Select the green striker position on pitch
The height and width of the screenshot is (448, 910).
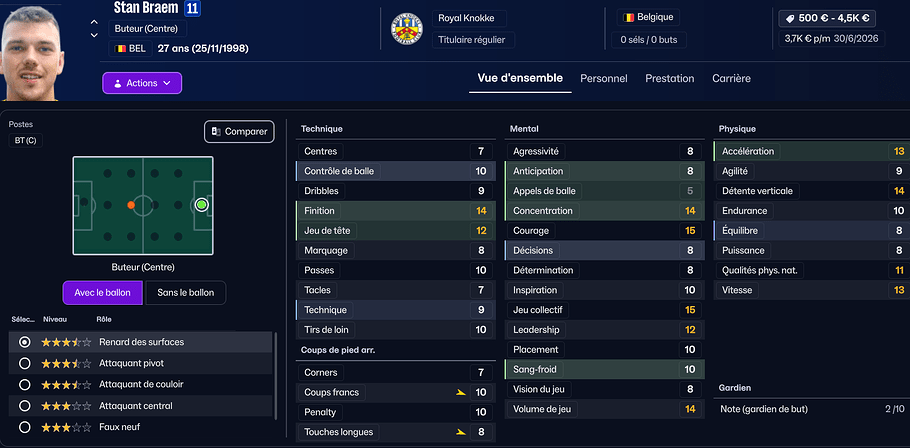(201, 204)
